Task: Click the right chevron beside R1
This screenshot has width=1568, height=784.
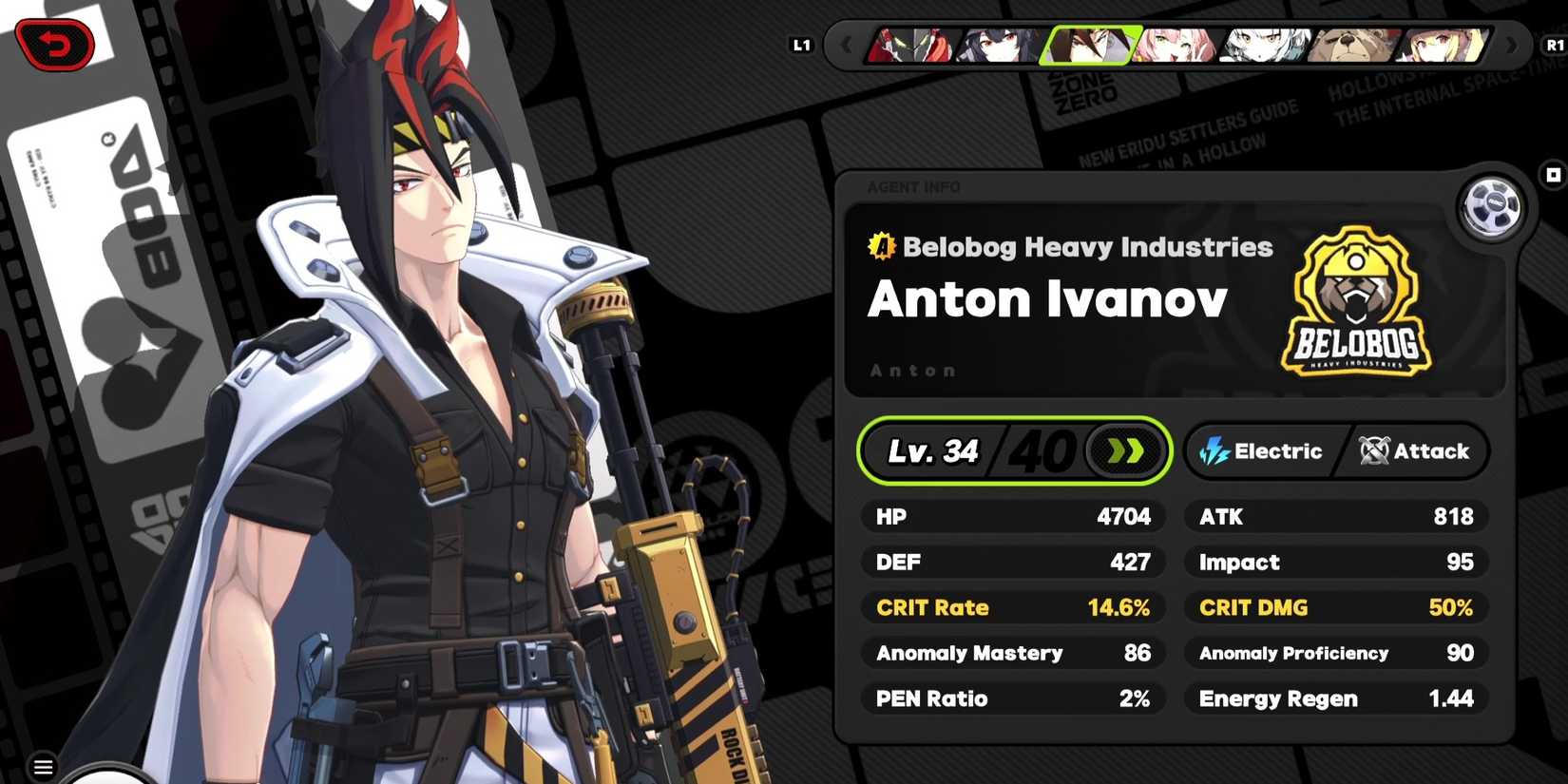Action: click(1512, 44)
